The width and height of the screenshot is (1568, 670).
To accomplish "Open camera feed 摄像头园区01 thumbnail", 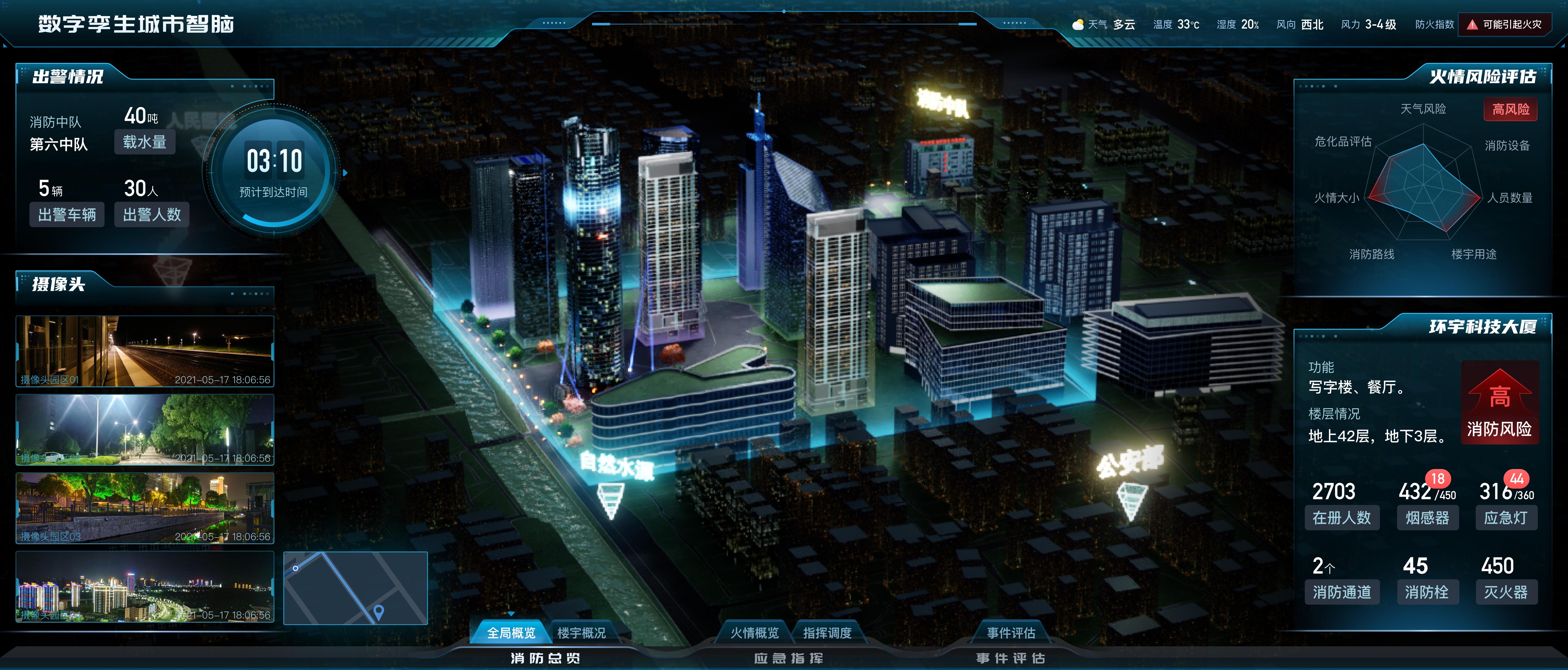I will tap(145, 351).
